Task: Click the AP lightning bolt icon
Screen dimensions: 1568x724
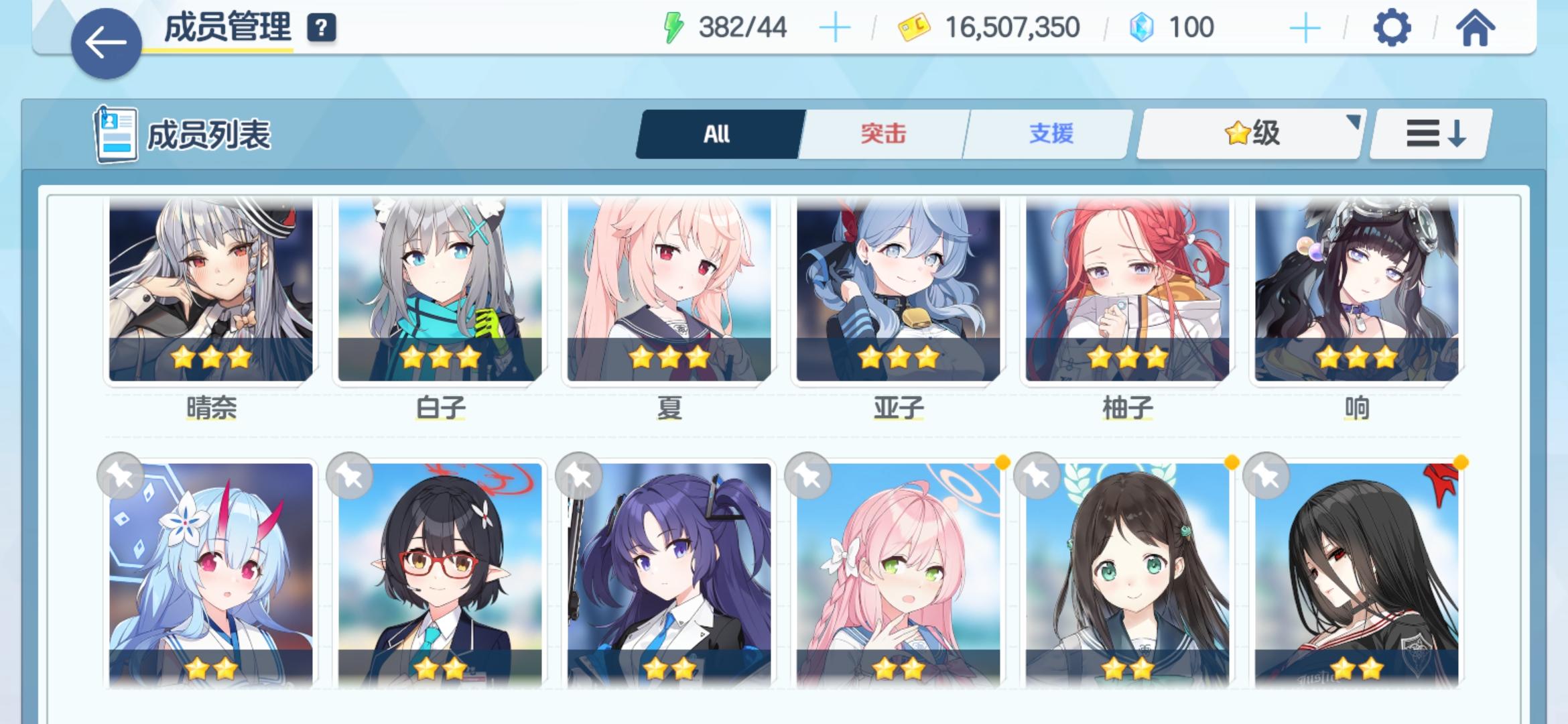Action: pos(672,27)
